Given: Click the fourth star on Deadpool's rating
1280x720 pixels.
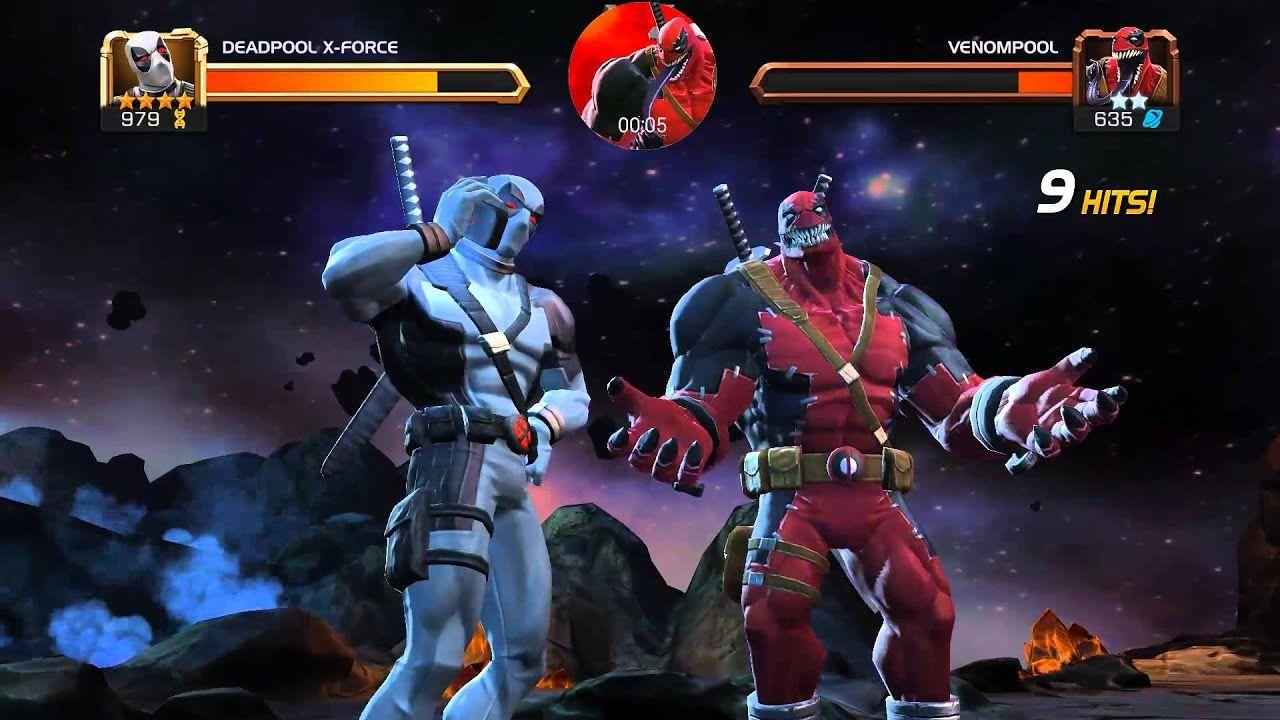Looking at the screenshot, I should click(183, 100).
